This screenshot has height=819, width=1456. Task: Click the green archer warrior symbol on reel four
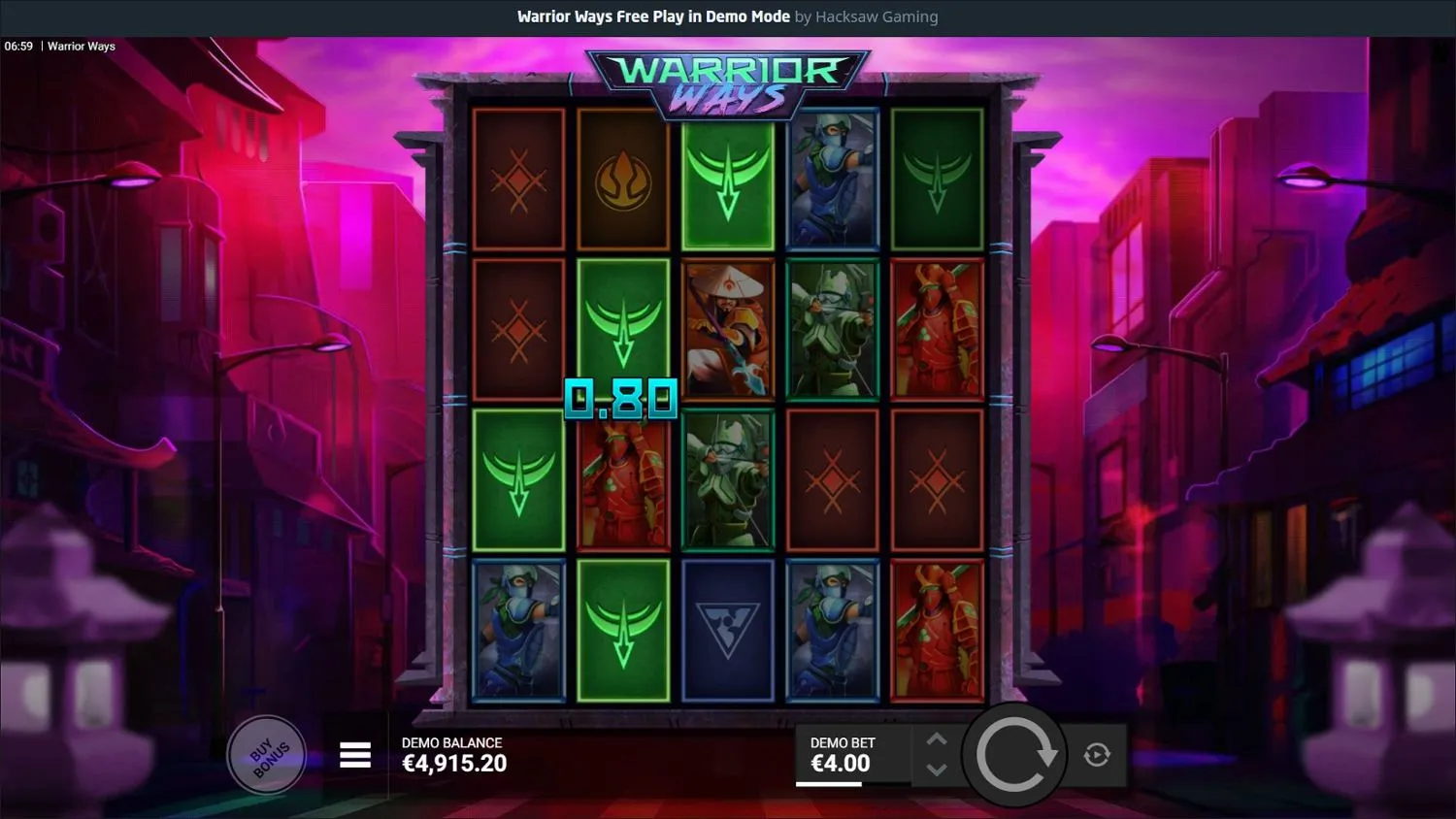coord(832,330)
